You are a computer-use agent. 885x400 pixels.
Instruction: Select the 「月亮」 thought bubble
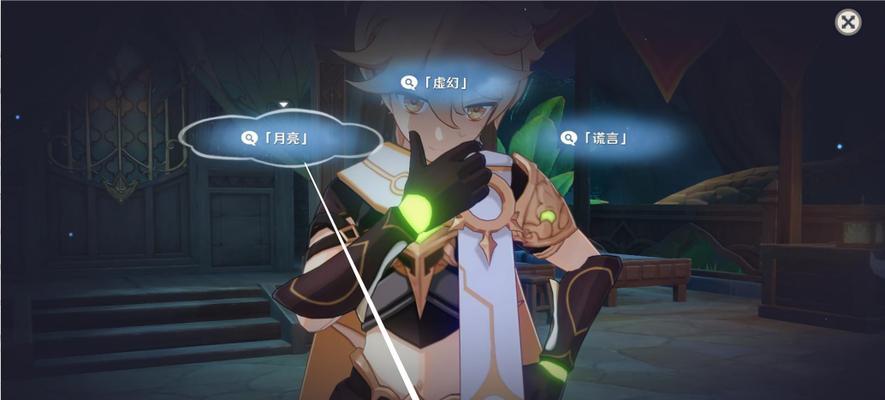(280, 137)
